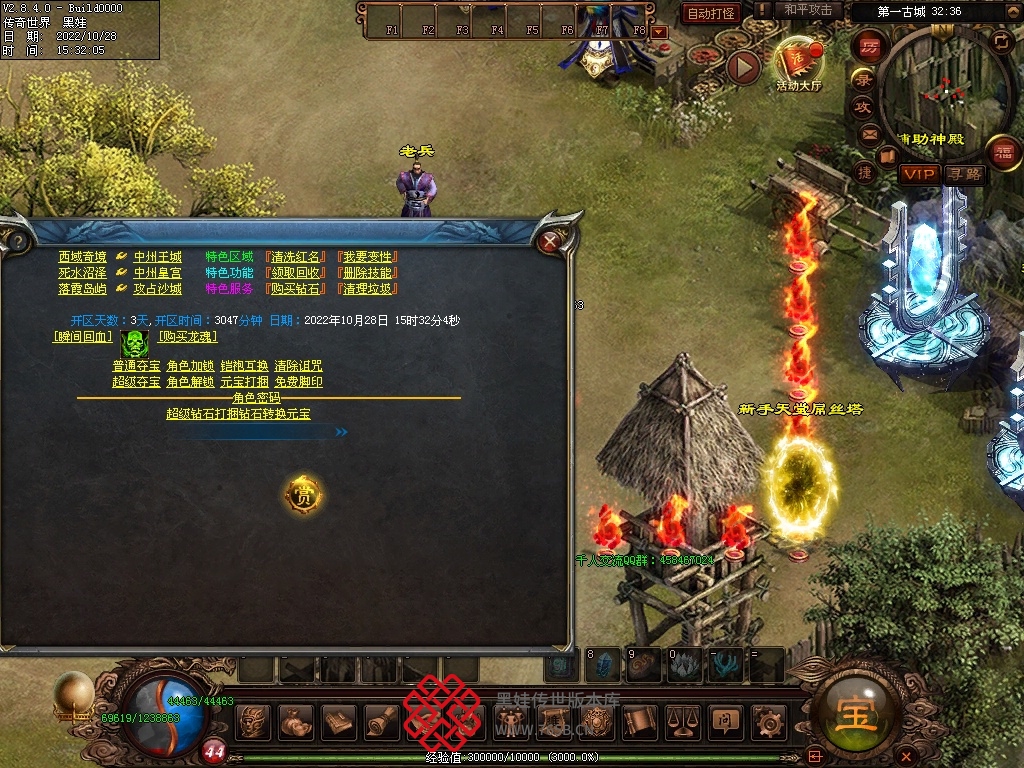
Task: Select the 攻占沙城 link
Action: click(x=158, y=289)
